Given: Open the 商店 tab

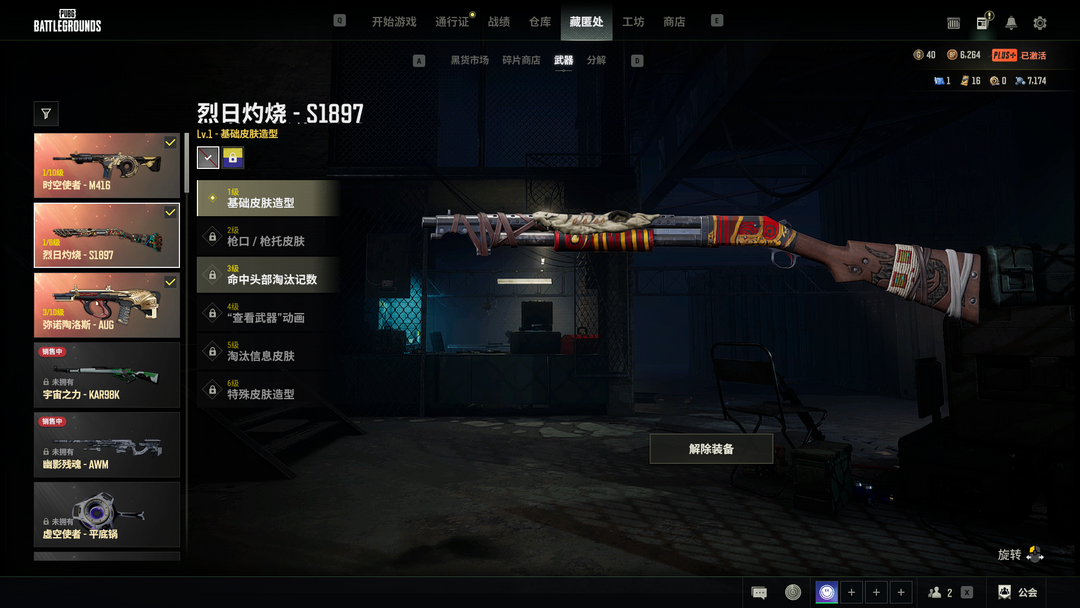Looking at the screenshot, I should [674, 22].
